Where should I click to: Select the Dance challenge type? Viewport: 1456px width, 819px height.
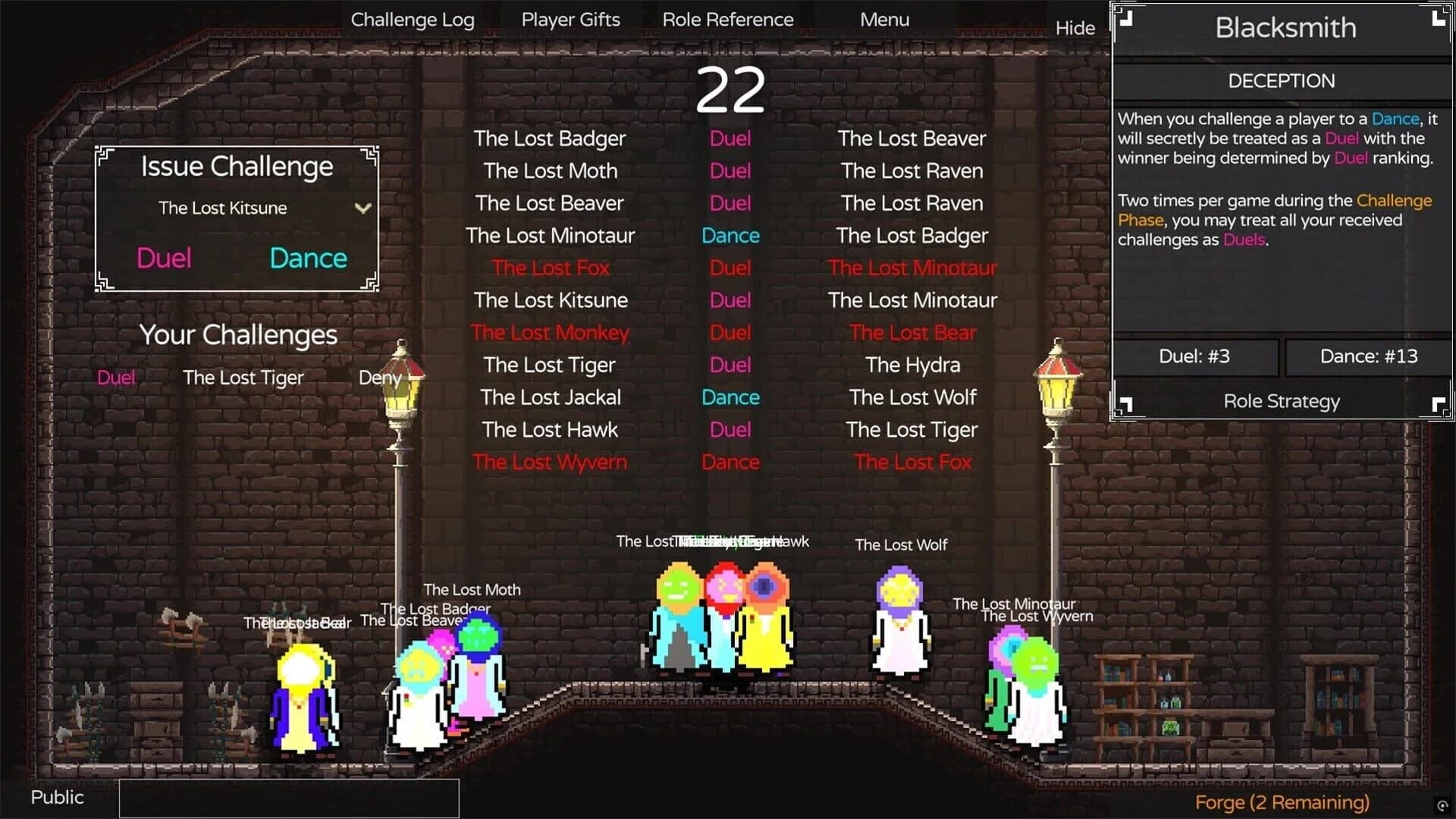[x=307, y=258]
